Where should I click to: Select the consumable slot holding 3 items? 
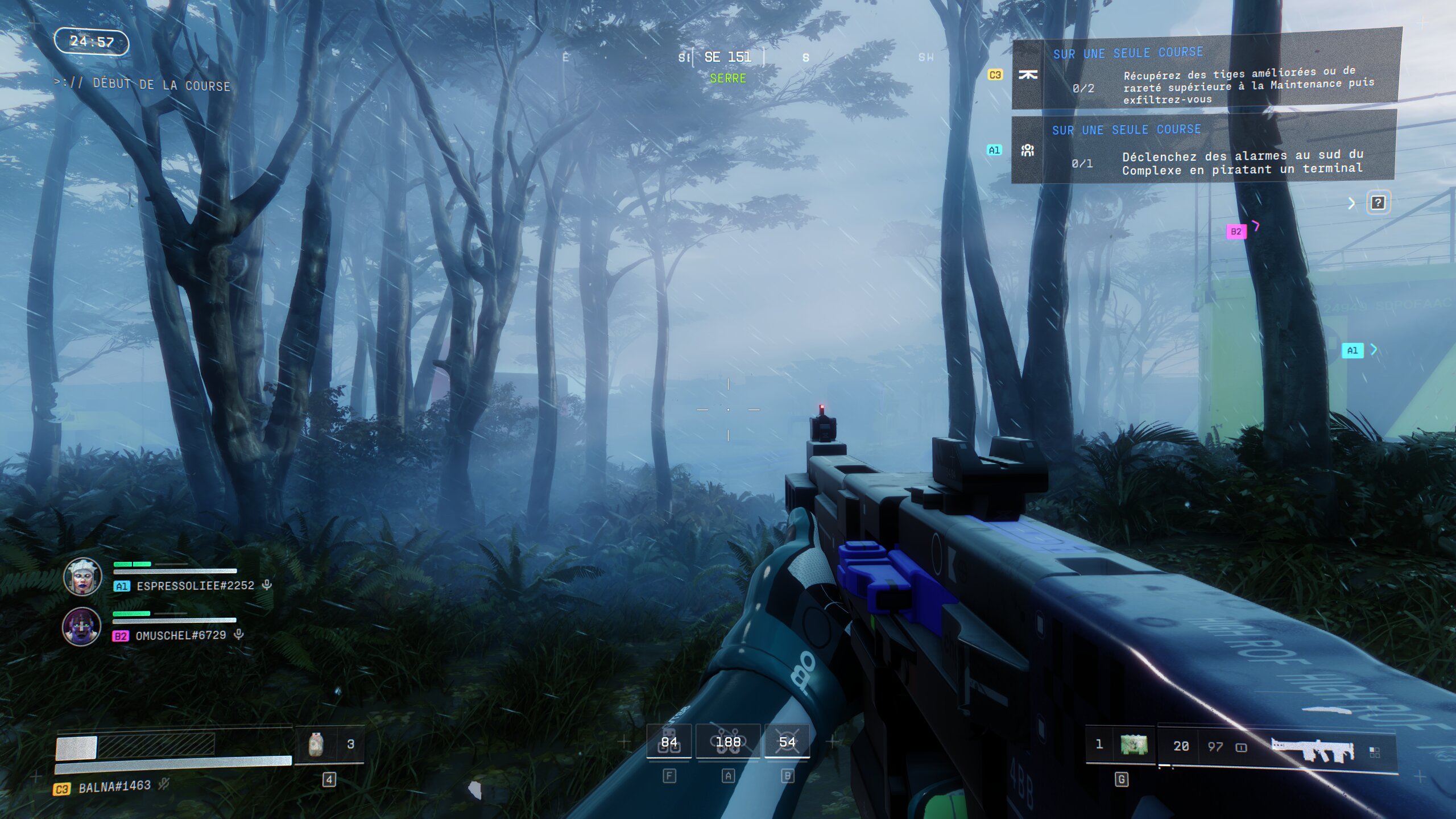tap(329, 744)
